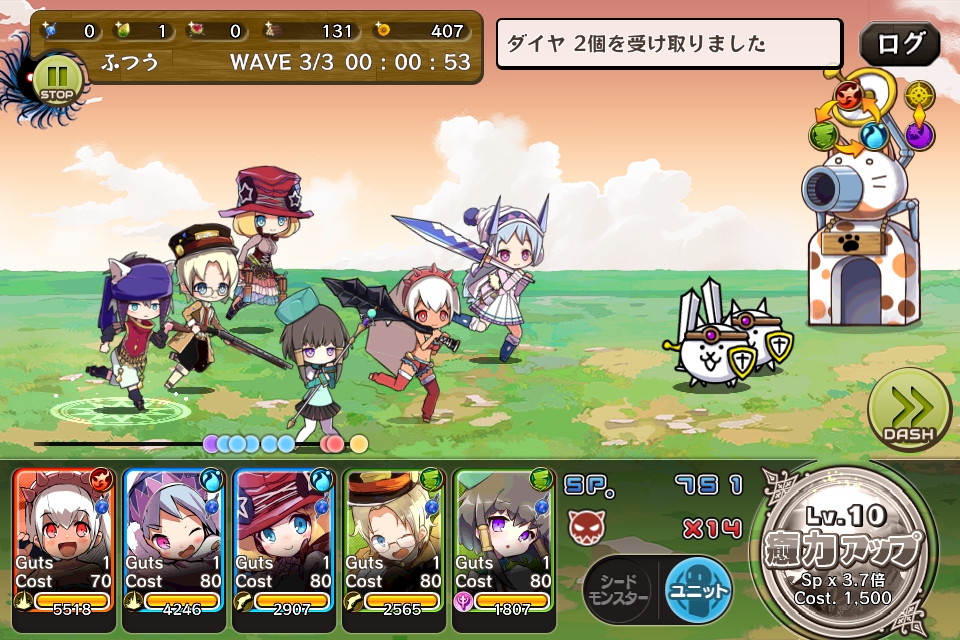Viewport: 960px width, 640px height.
Task: Activate the DASH button
Action: coord(908,411)
